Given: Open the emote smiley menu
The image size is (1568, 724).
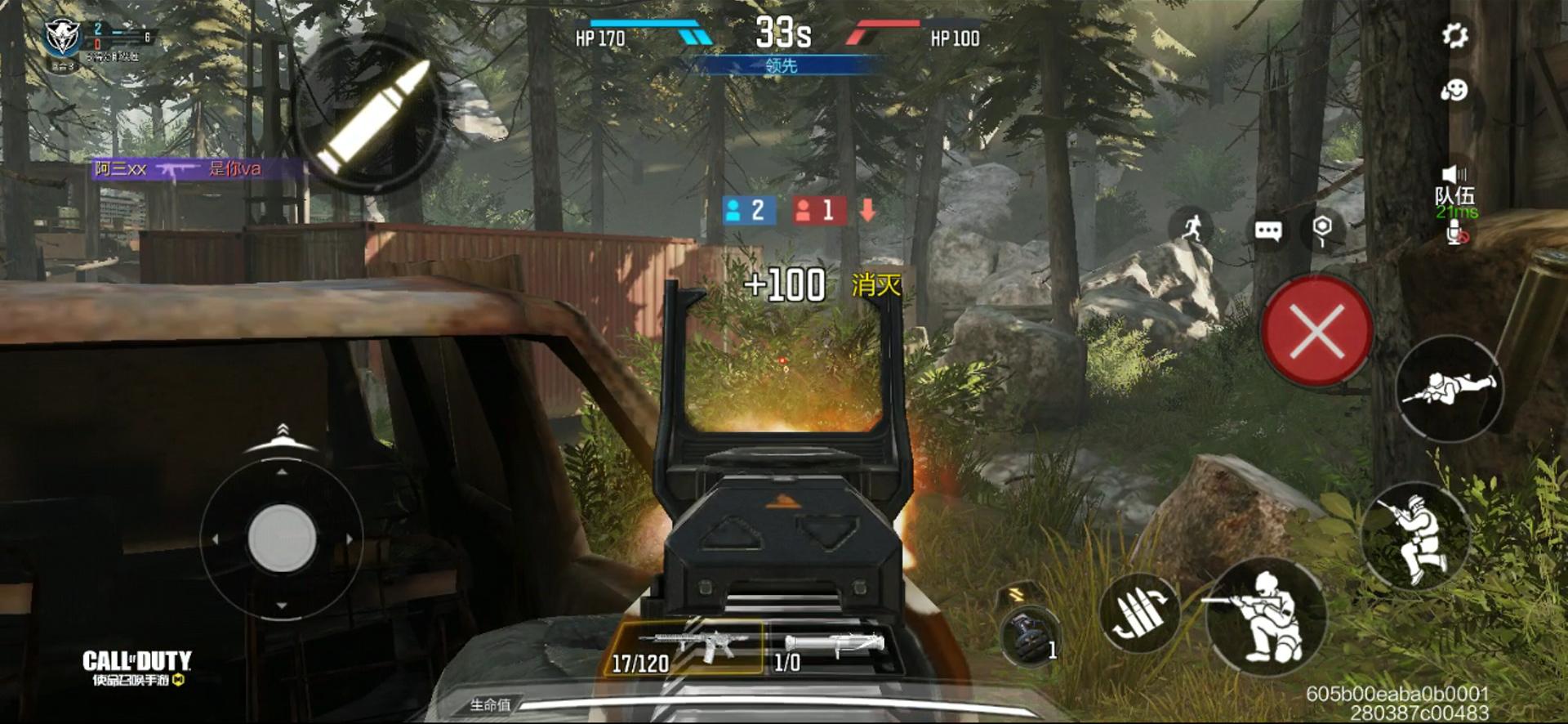Looking at the screenshot, I should pos(1454,90).
